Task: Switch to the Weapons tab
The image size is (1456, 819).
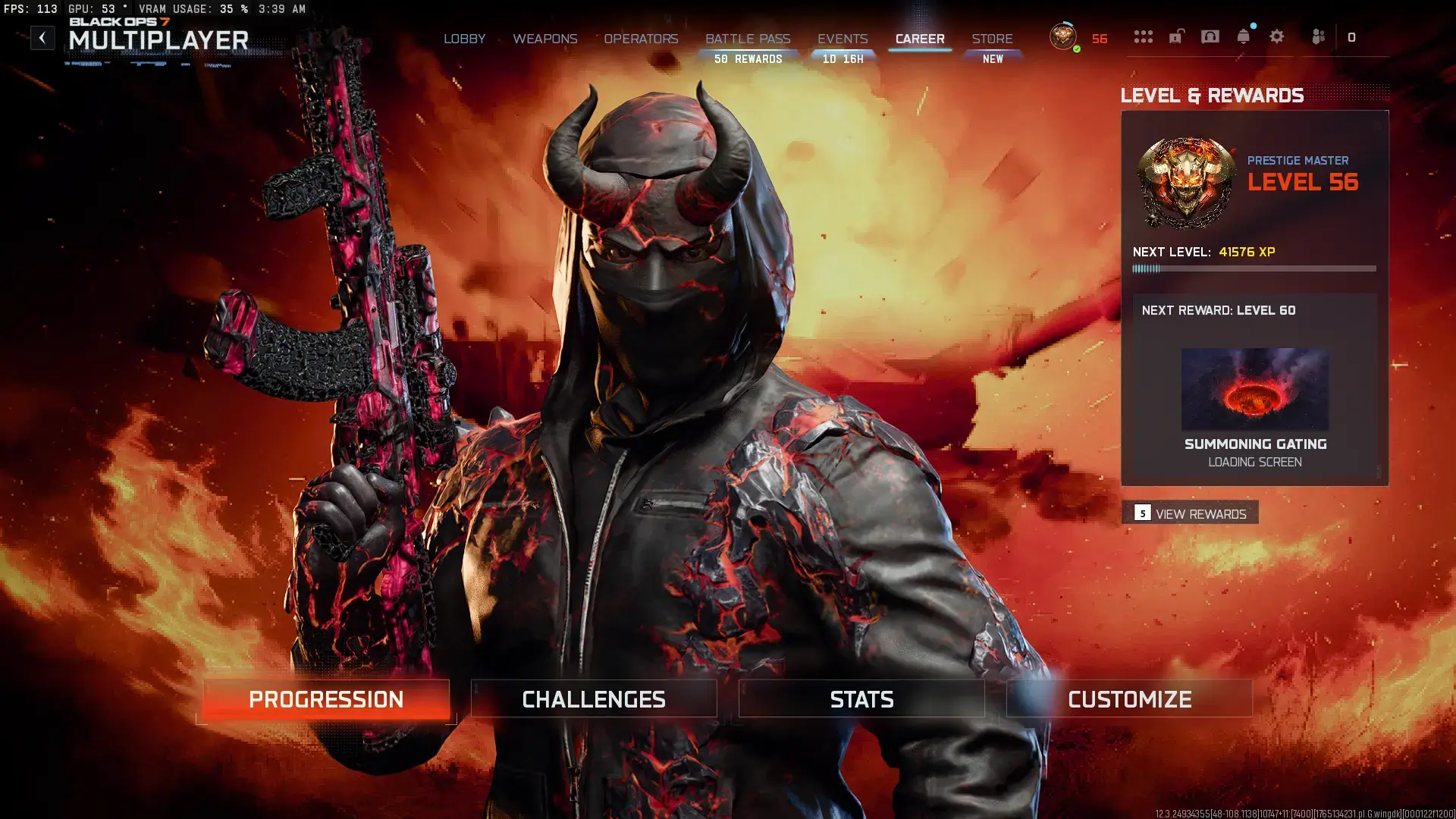Action: (x=545, y=39)
